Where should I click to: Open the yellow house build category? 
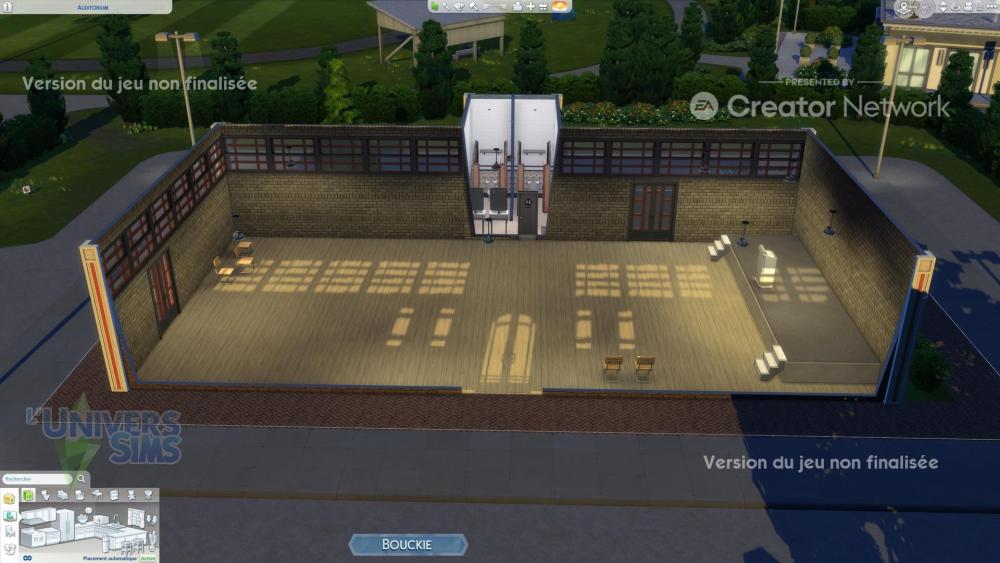point(9,498)
